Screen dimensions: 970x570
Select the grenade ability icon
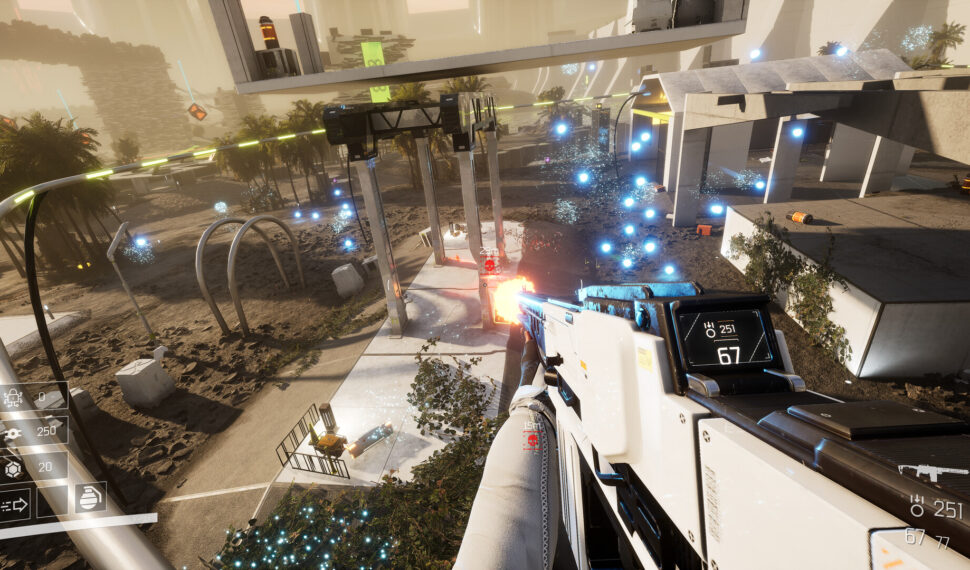point(90,498)
